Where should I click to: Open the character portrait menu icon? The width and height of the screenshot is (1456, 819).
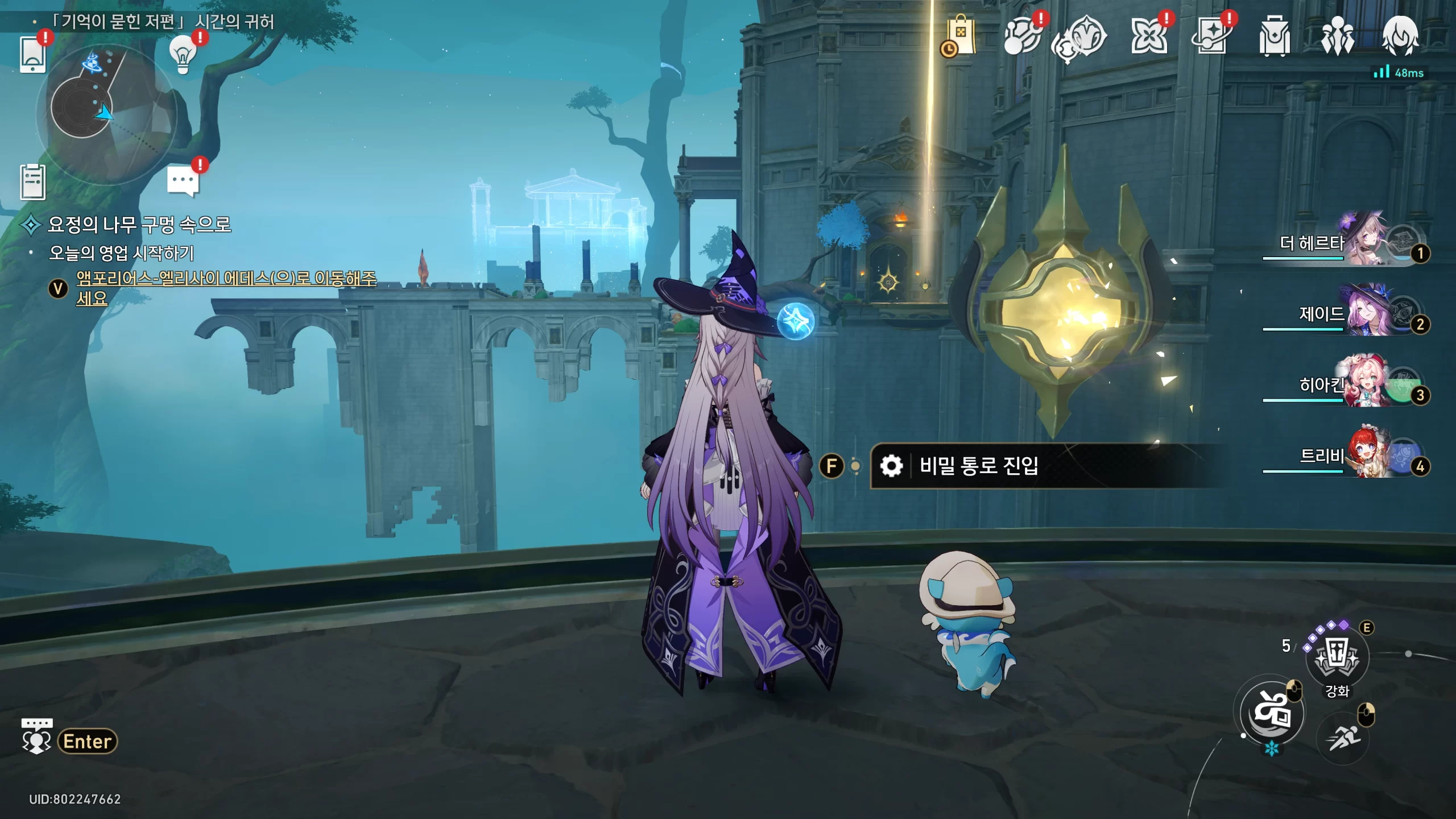coord(1400,36)
